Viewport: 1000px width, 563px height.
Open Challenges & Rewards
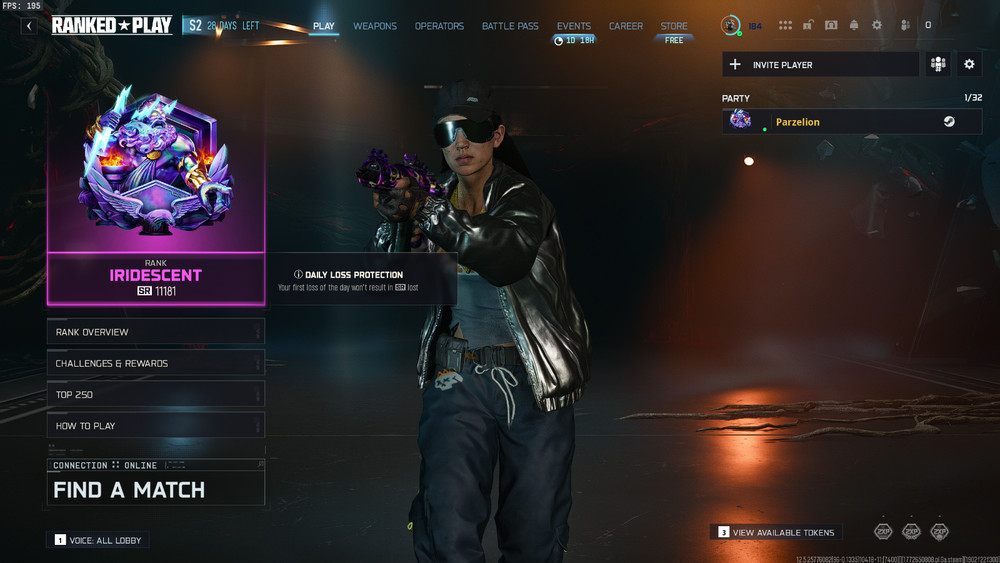pos(155,363)
